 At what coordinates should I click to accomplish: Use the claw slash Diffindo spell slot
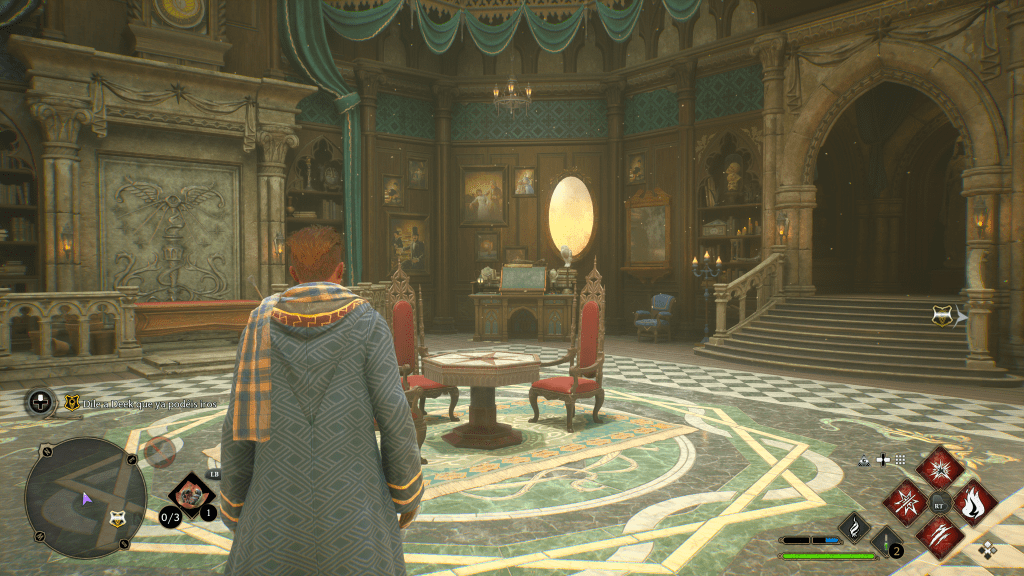click(940, 535)
